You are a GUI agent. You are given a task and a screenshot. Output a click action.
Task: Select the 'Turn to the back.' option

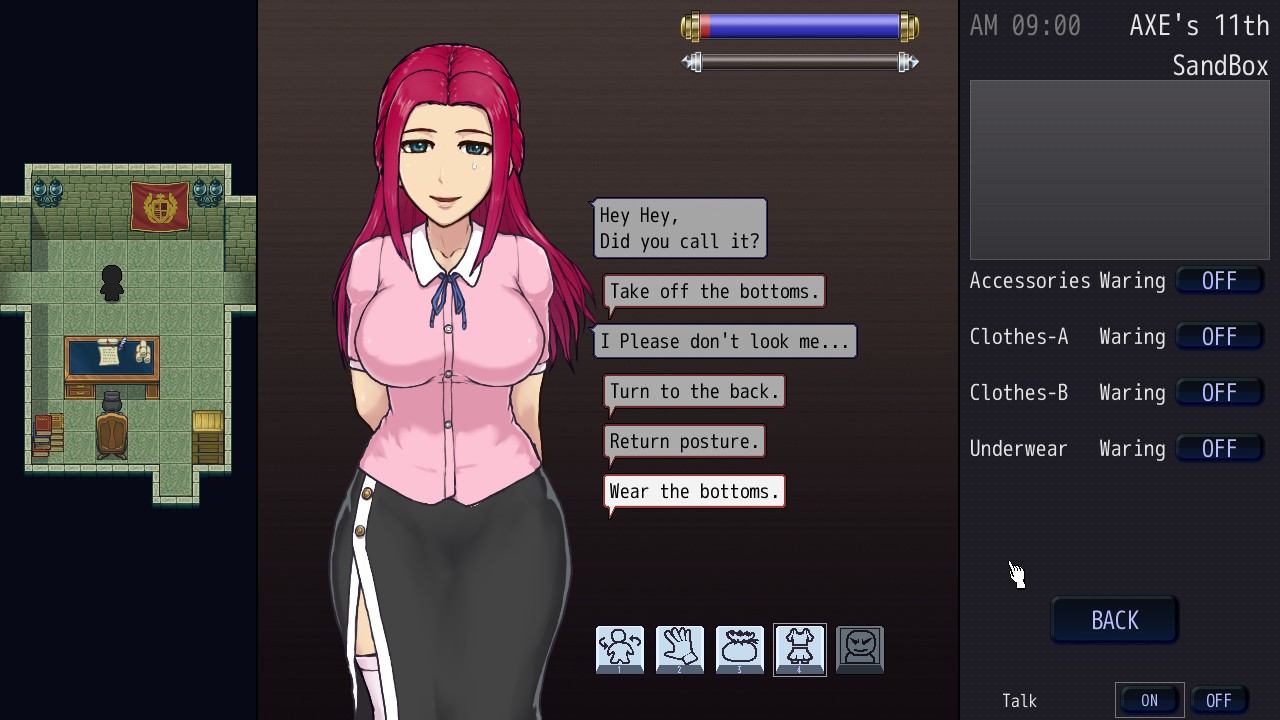(694, 392)
